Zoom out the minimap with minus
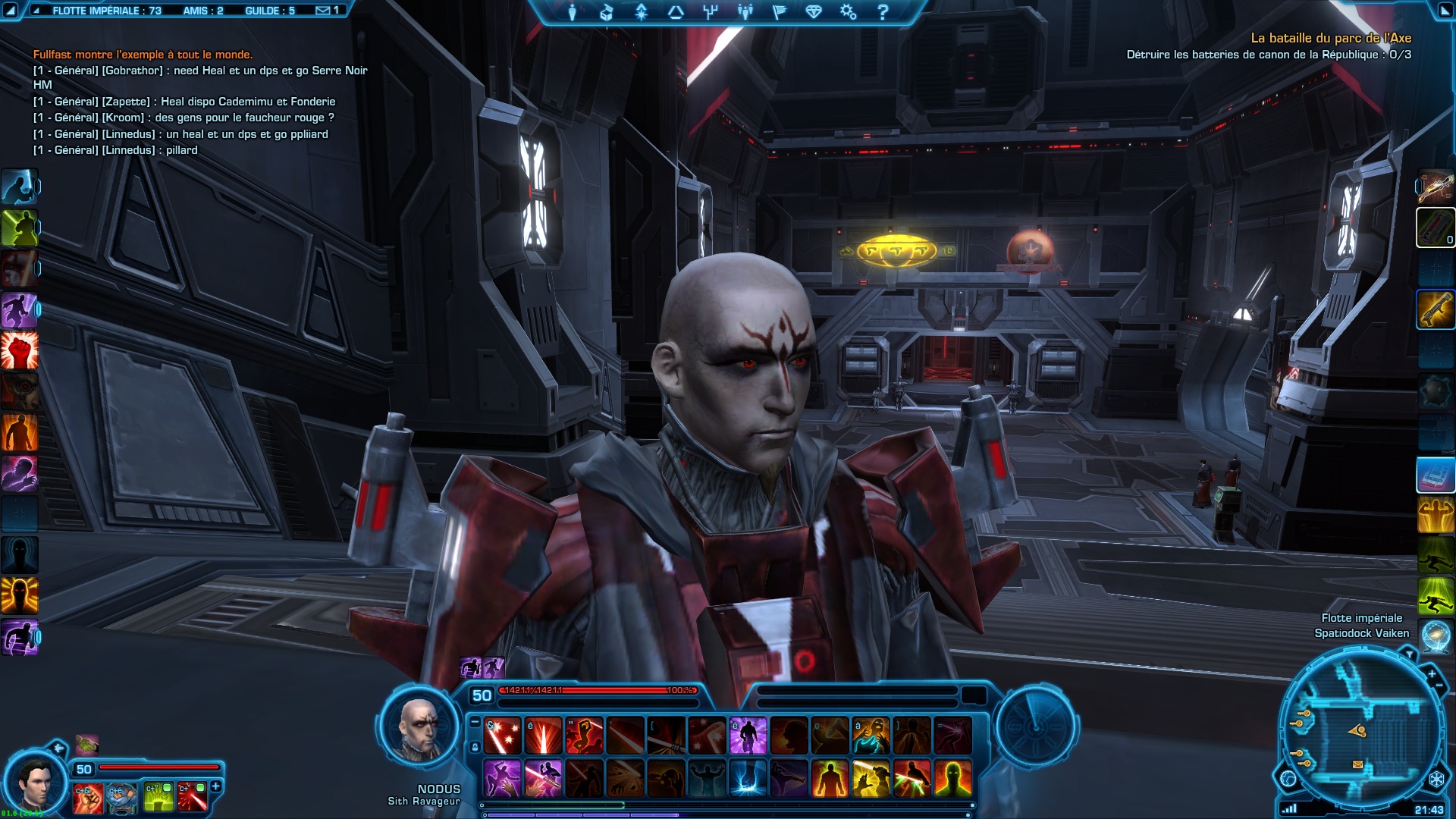The image size is (1456, 819). pyautogui.click(x=1439, y=686)
